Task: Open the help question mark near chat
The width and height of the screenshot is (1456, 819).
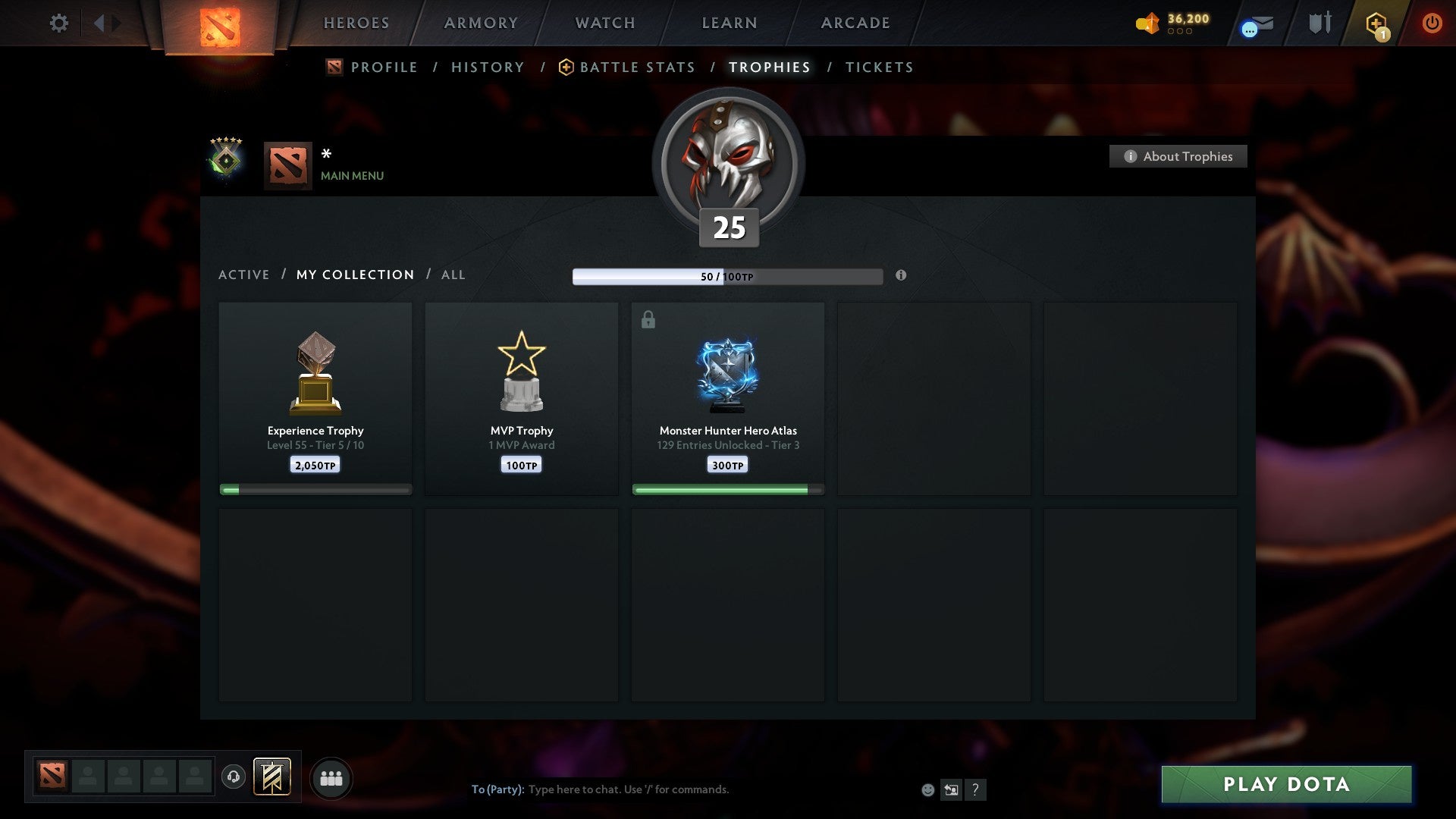Action: pyautogui.click(x=976, y=789)
